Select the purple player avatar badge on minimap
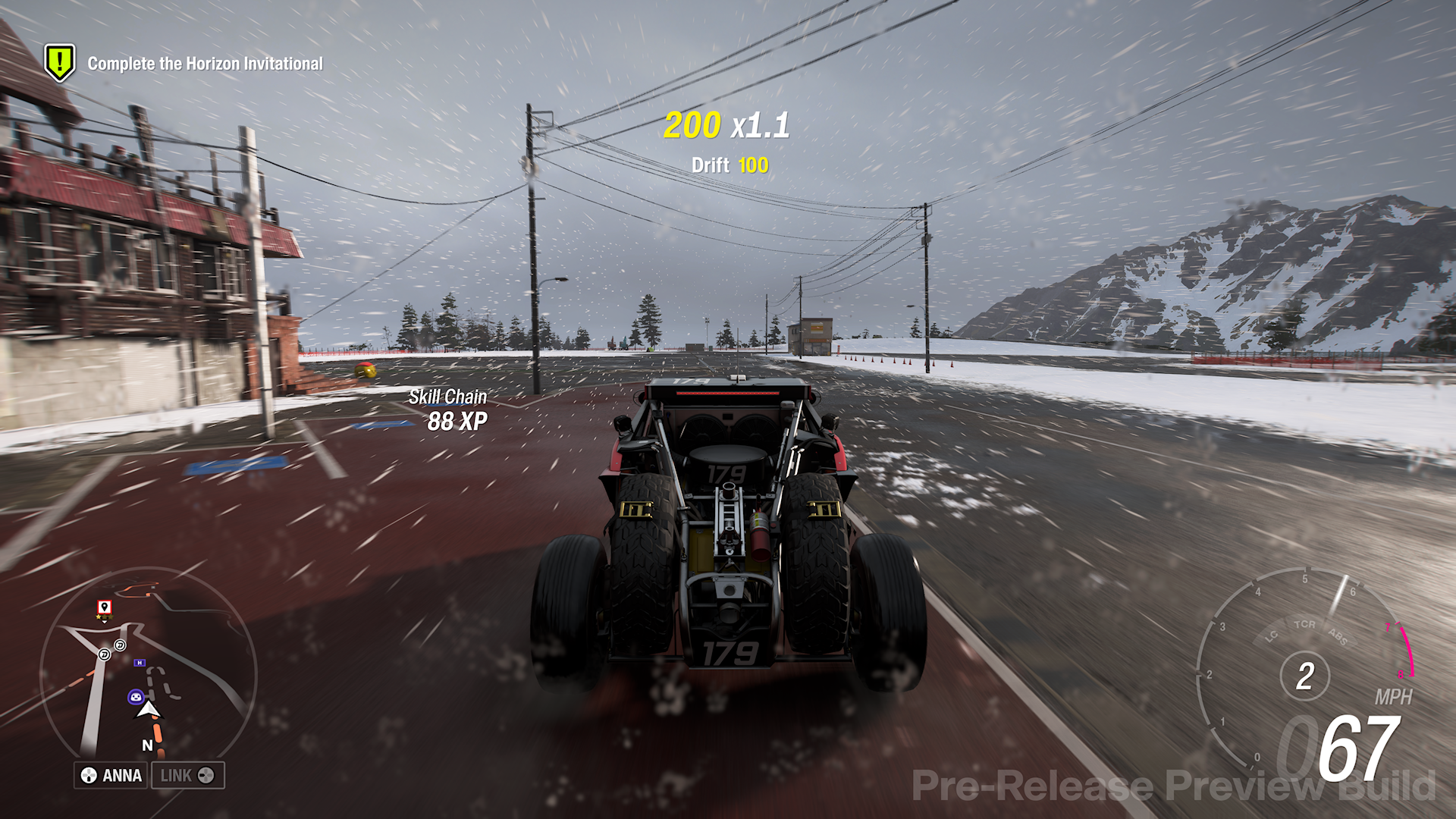 [136, 696]
